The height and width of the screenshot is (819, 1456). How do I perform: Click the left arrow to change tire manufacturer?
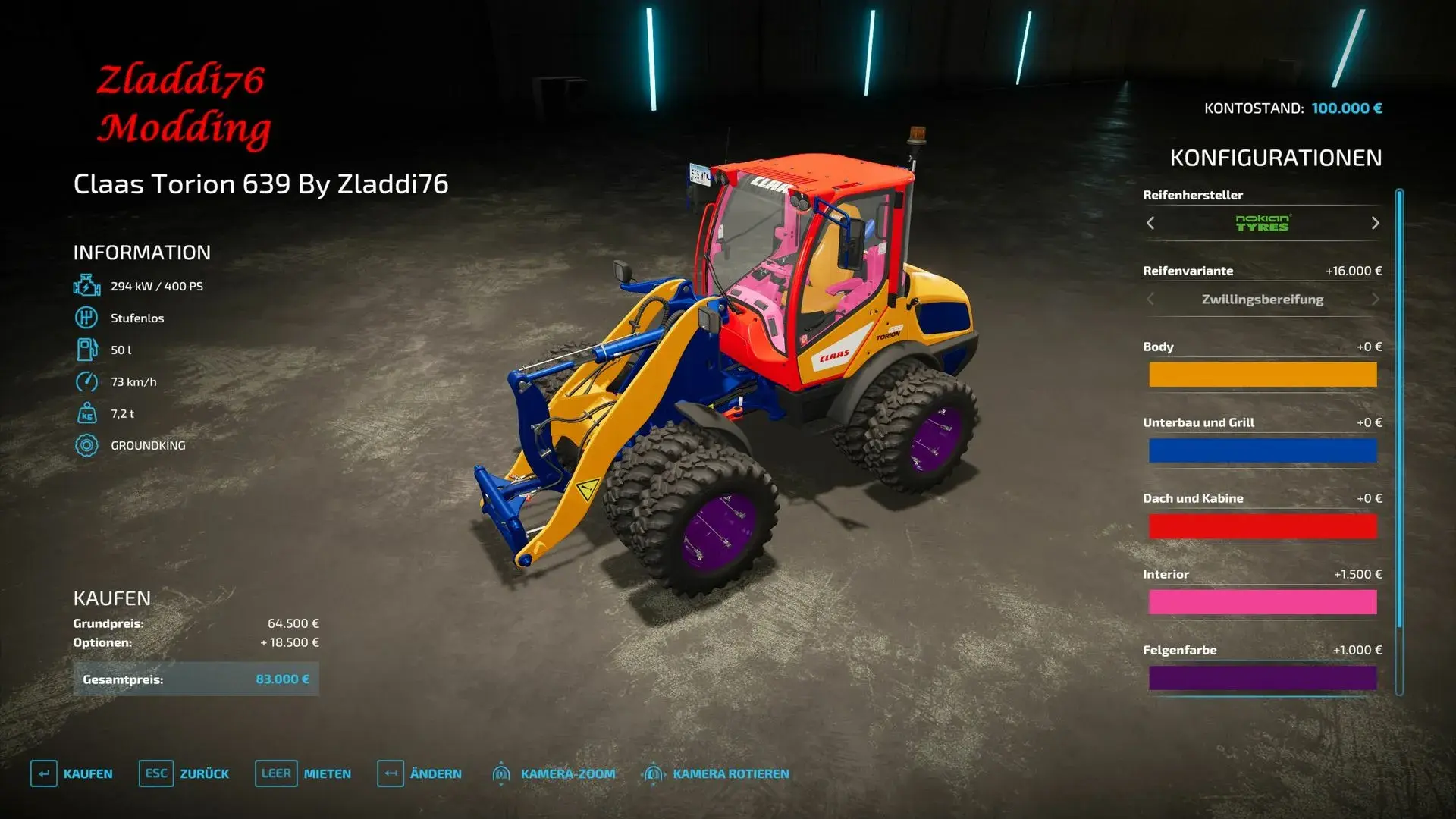click(x=1150, y=224)
